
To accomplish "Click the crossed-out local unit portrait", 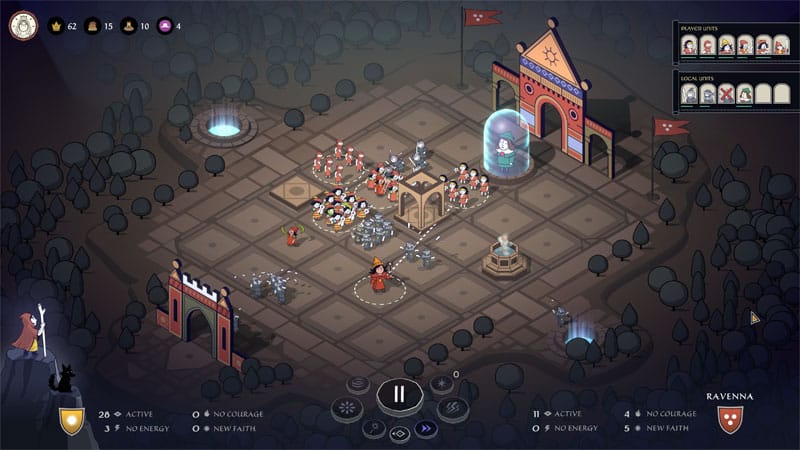I will click(x=726, y=94).
